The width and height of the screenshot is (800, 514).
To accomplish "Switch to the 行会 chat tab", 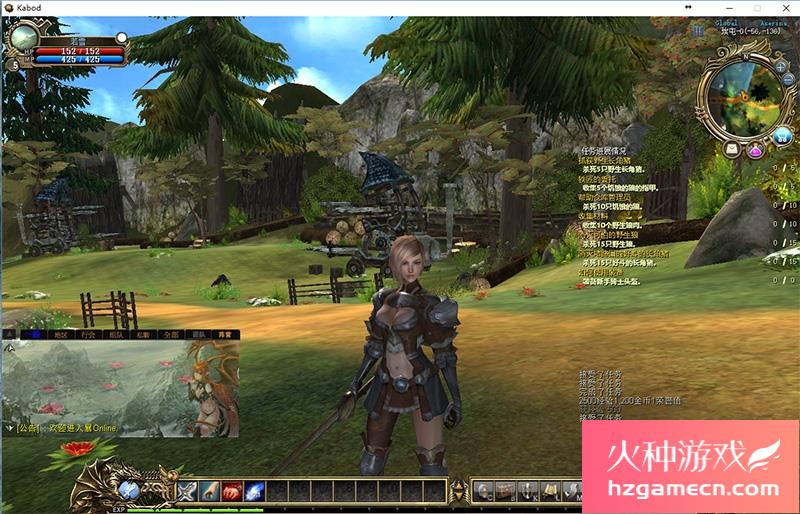I will click(x=89, y=334).
